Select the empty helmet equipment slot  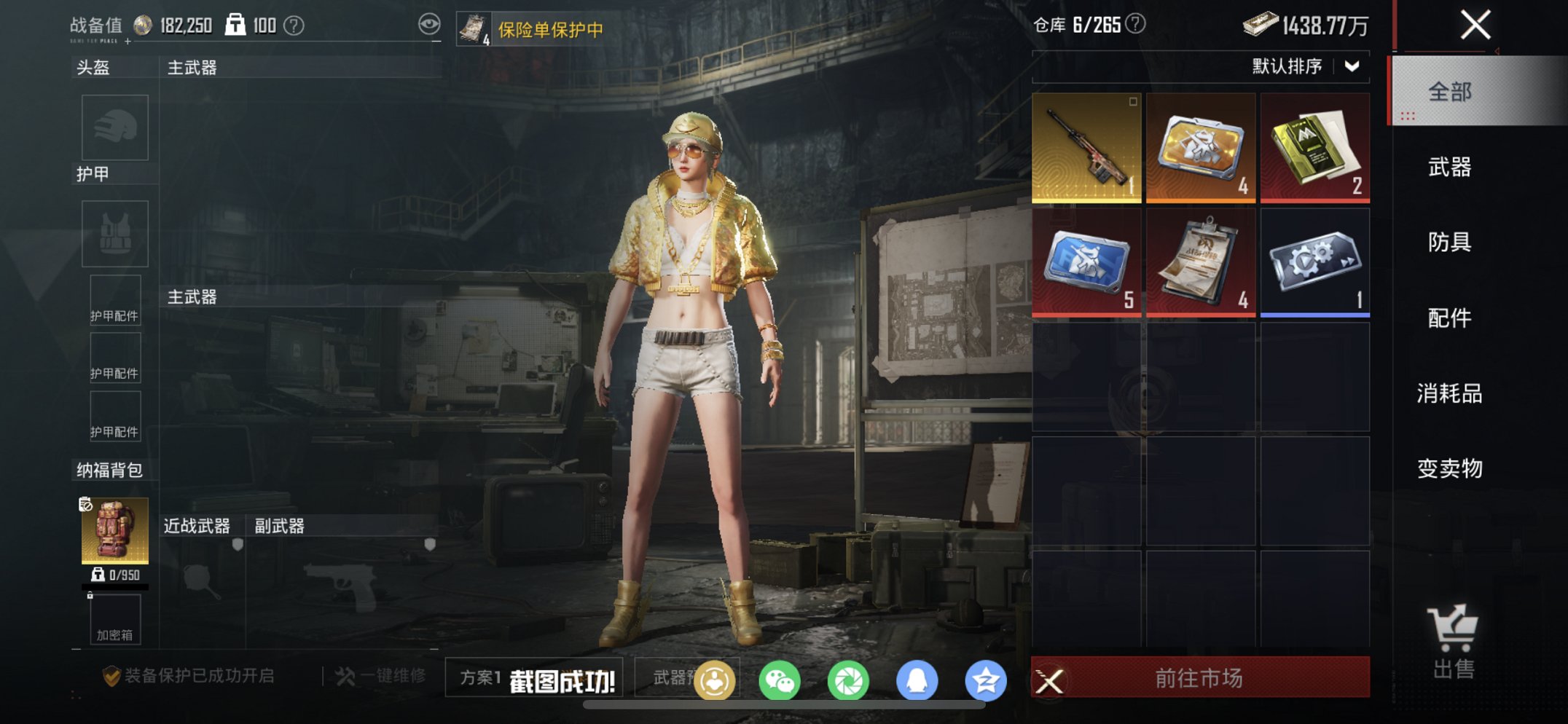click(x=114, y=127)
